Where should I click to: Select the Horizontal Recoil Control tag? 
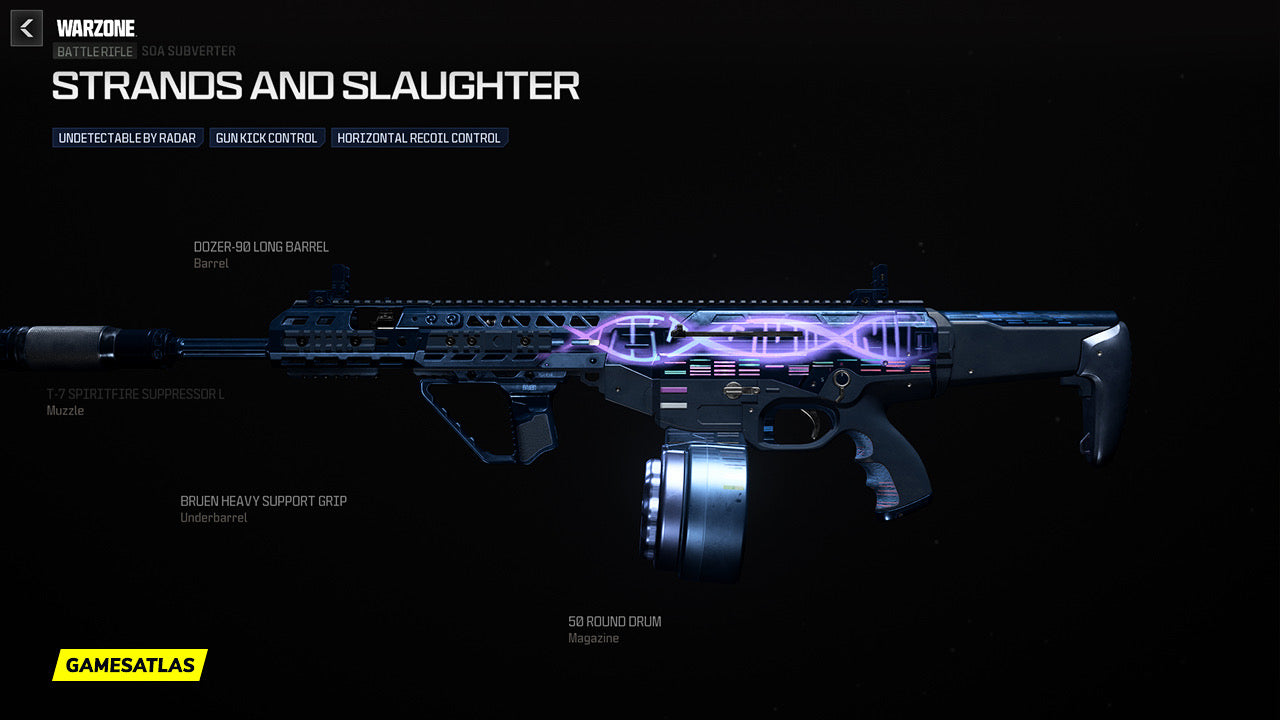point(419,138)
